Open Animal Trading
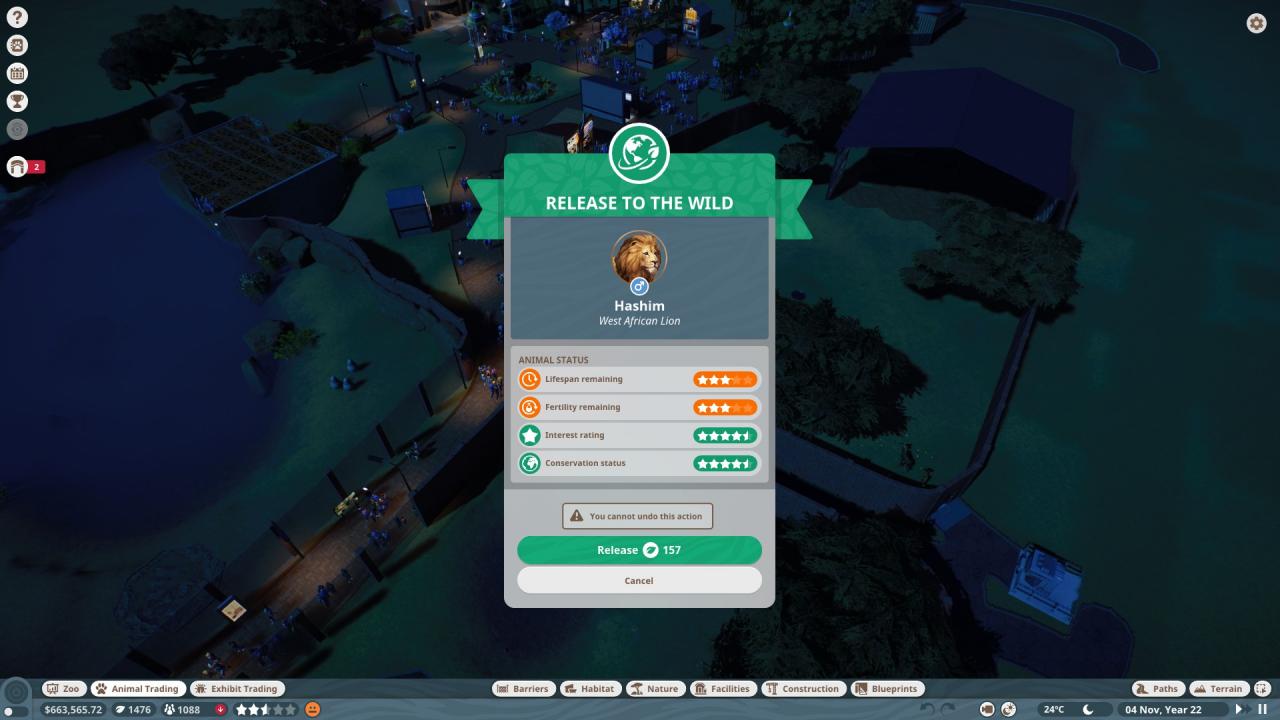 (x=138, y=689)
